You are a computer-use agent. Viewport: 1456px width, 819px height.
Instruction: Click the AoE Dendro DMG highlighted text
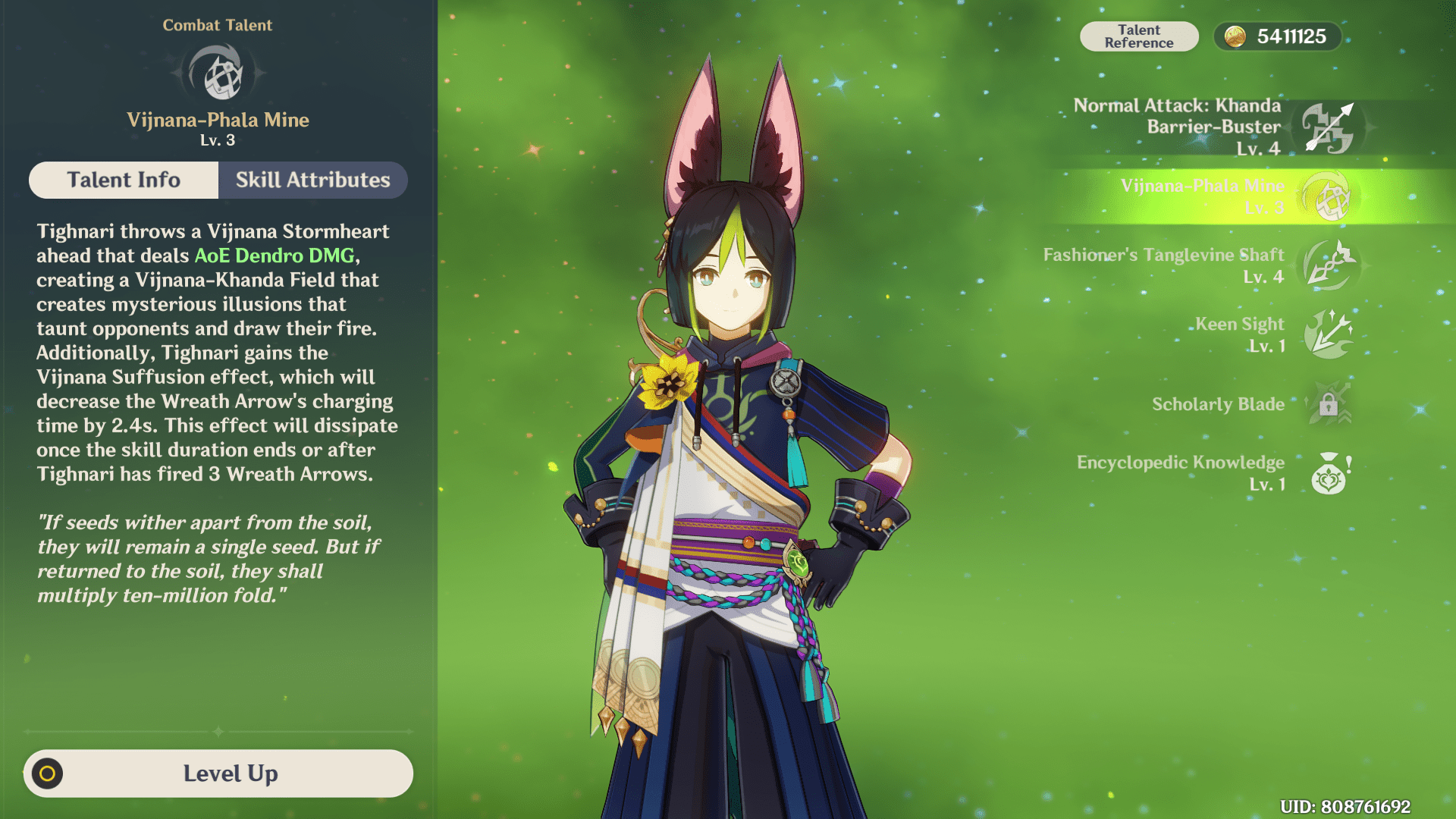click(x=276, y=256)
